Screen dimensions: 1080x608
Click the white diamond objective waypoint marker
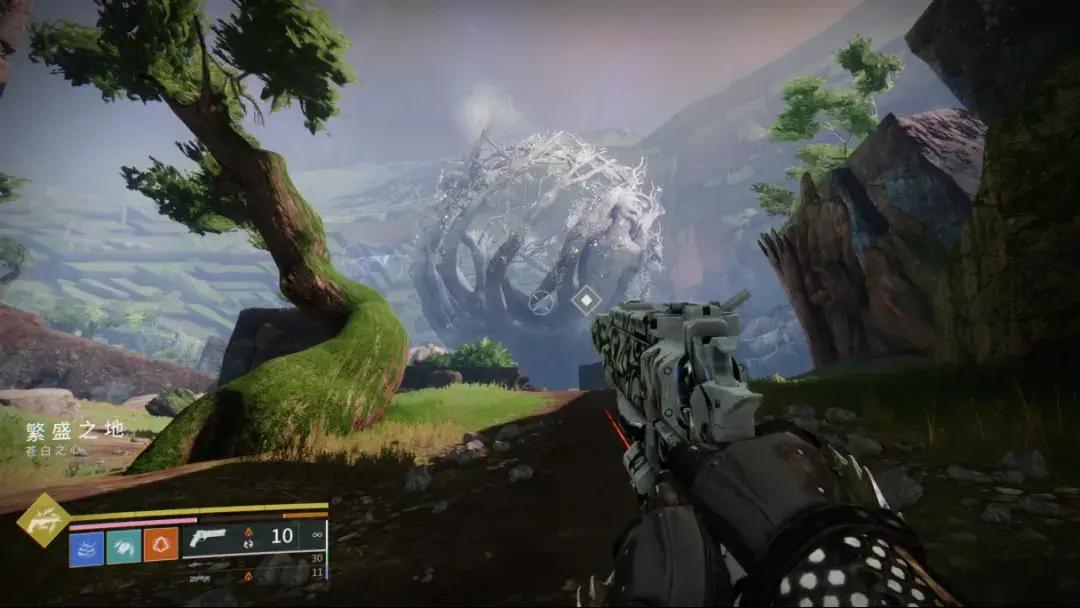pos(585,299)
